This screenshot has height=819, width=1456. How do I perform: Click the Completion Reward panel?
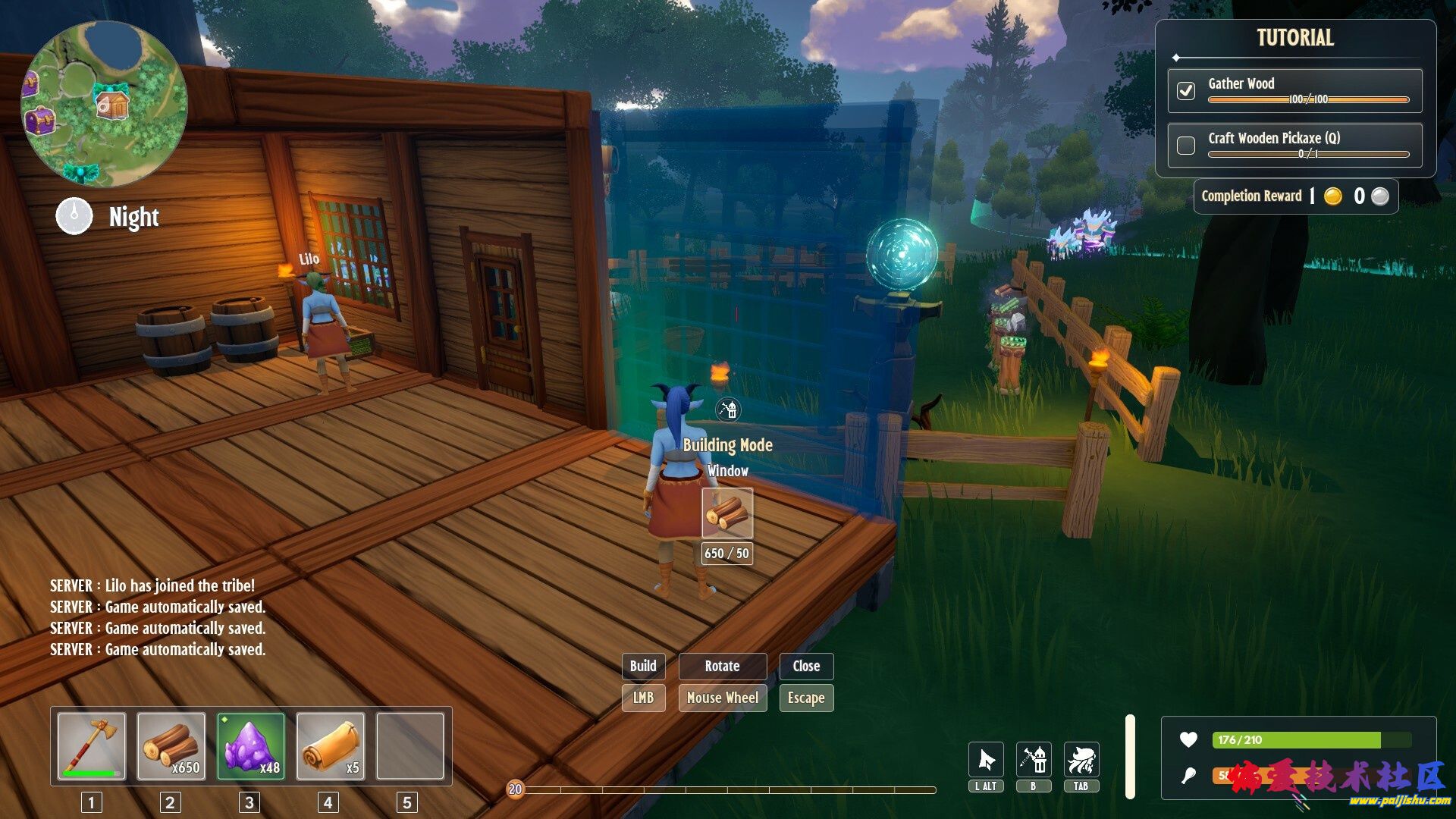click(1295, 196)
